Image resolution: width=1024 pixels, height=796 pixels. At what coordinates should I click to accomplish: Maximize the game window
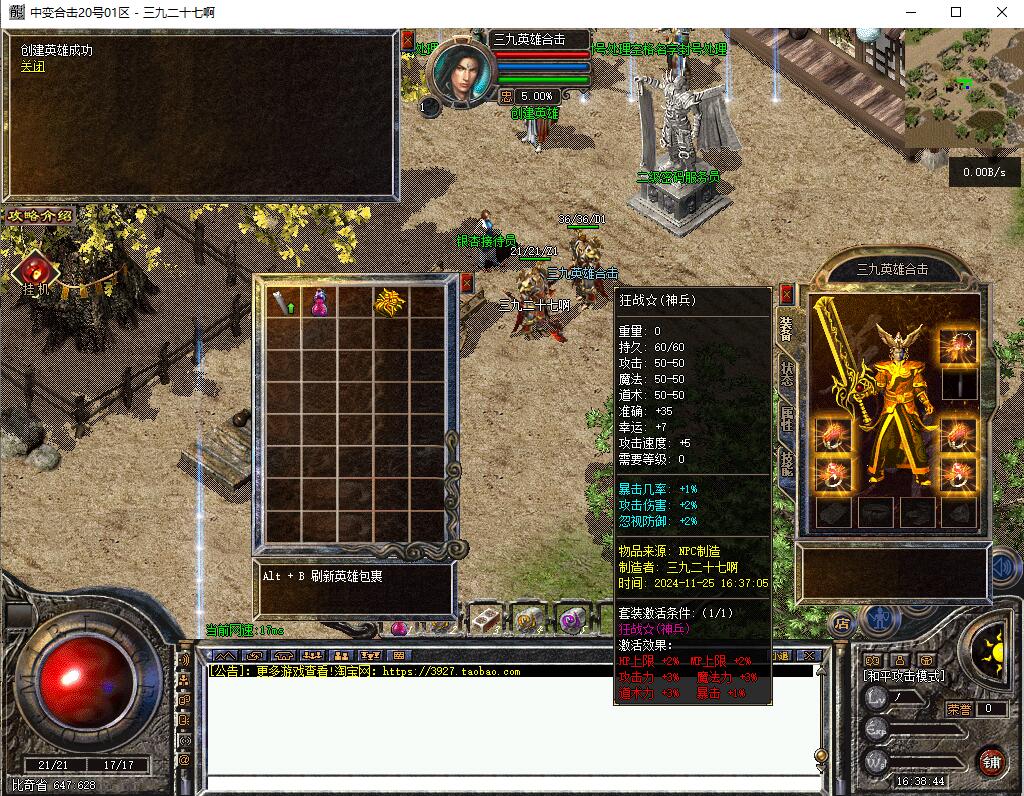tap(956, 12)
